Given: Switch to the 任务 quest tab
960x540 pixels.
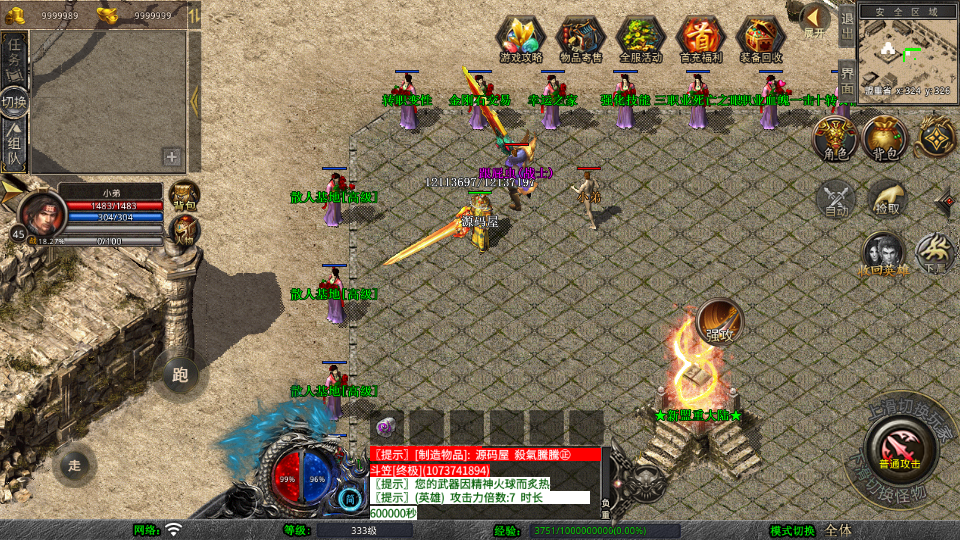Looking at the screenshot, I should tap(14, 55).
